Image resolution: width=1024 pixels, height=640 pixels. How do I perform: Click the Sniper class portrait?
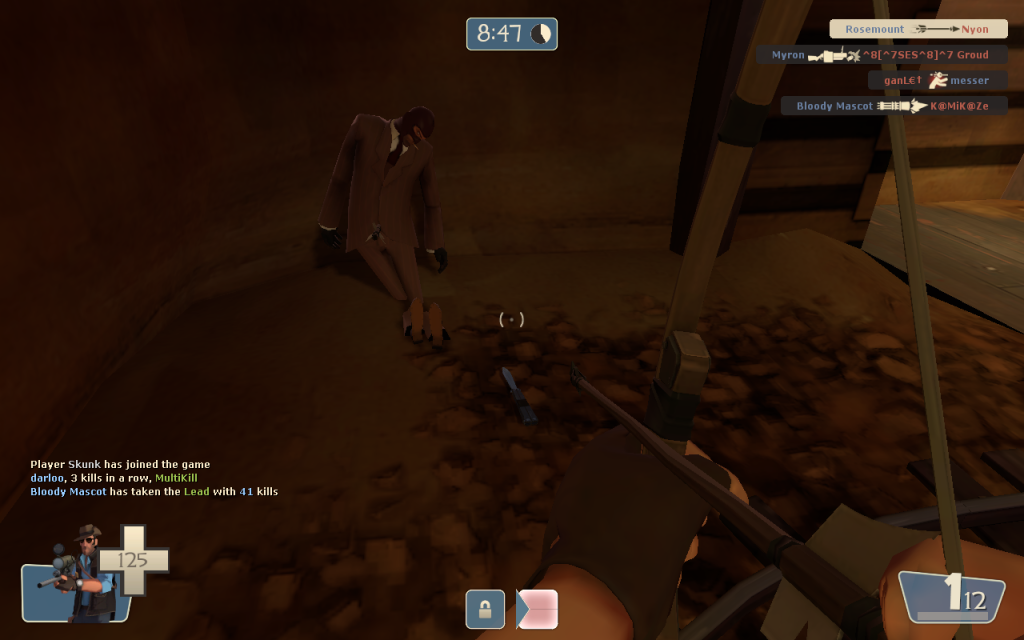click(78, 574)
